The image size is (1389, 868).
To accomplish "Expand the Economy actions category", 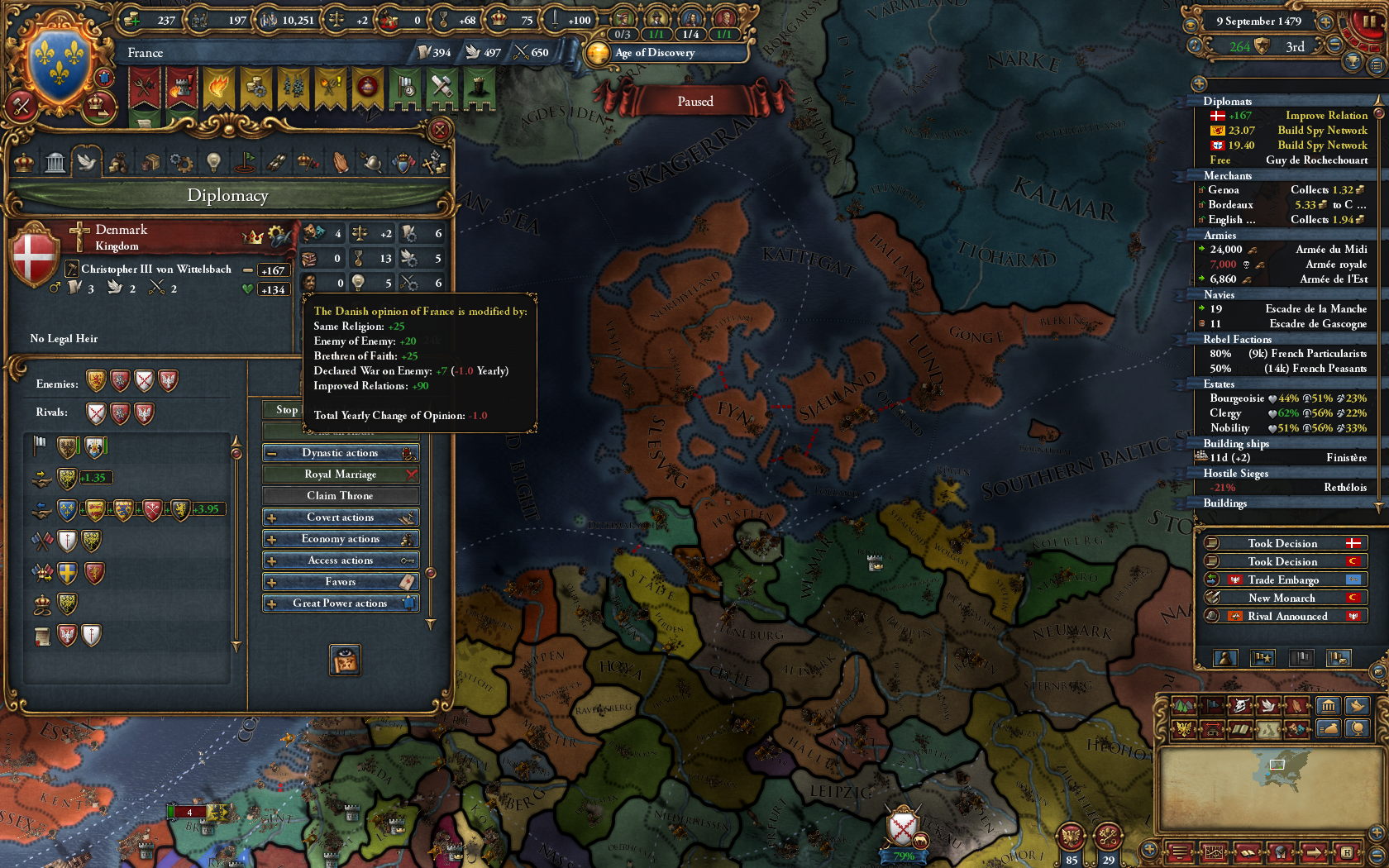I will [340, 538].
